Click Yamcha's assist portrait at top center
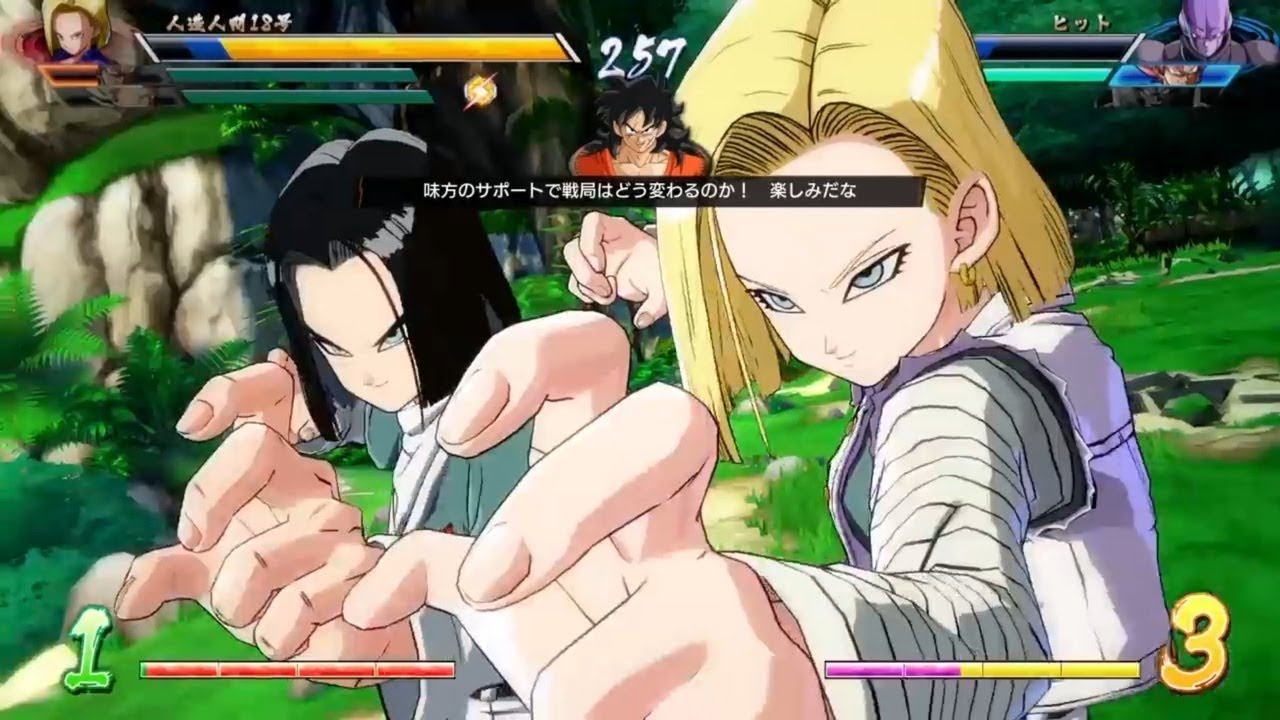This screenshot has height=720, width=1280. (x=637, y=135)
